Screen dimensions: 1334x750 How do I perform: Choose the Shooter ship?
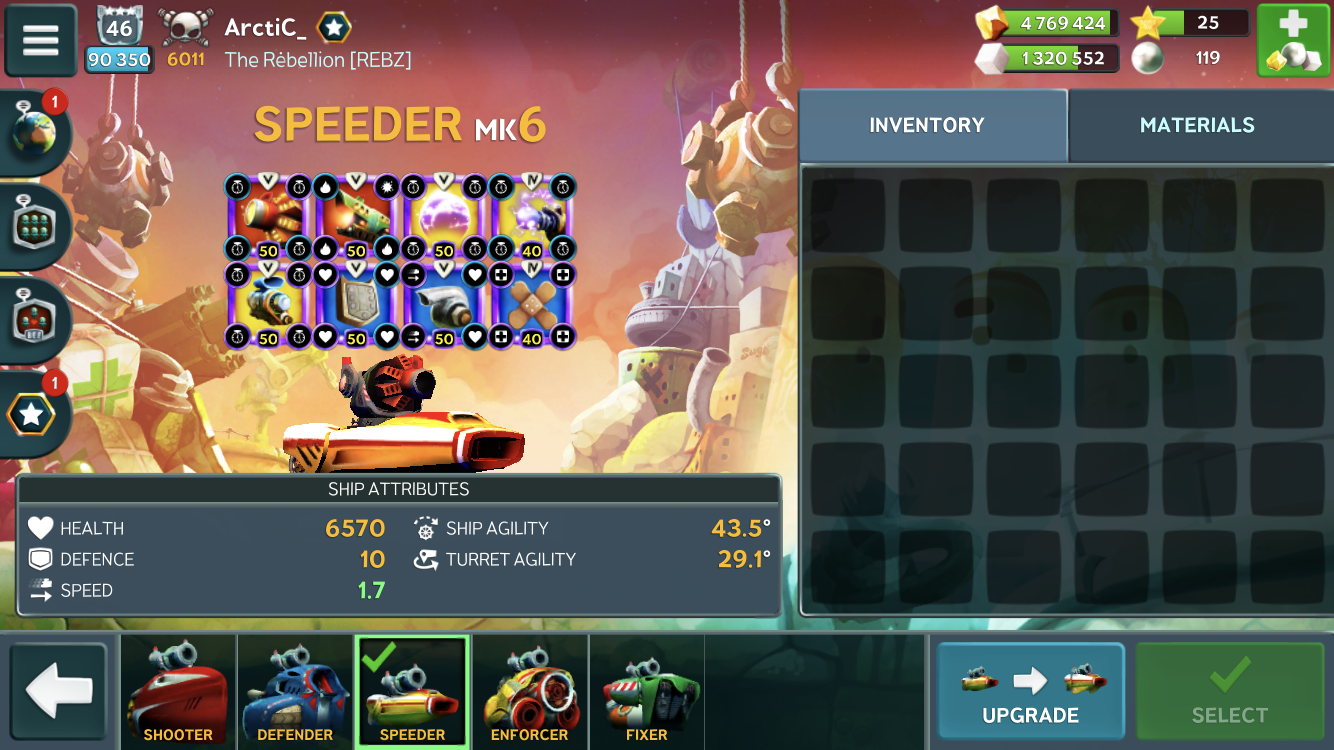click(x=178, y=692)
